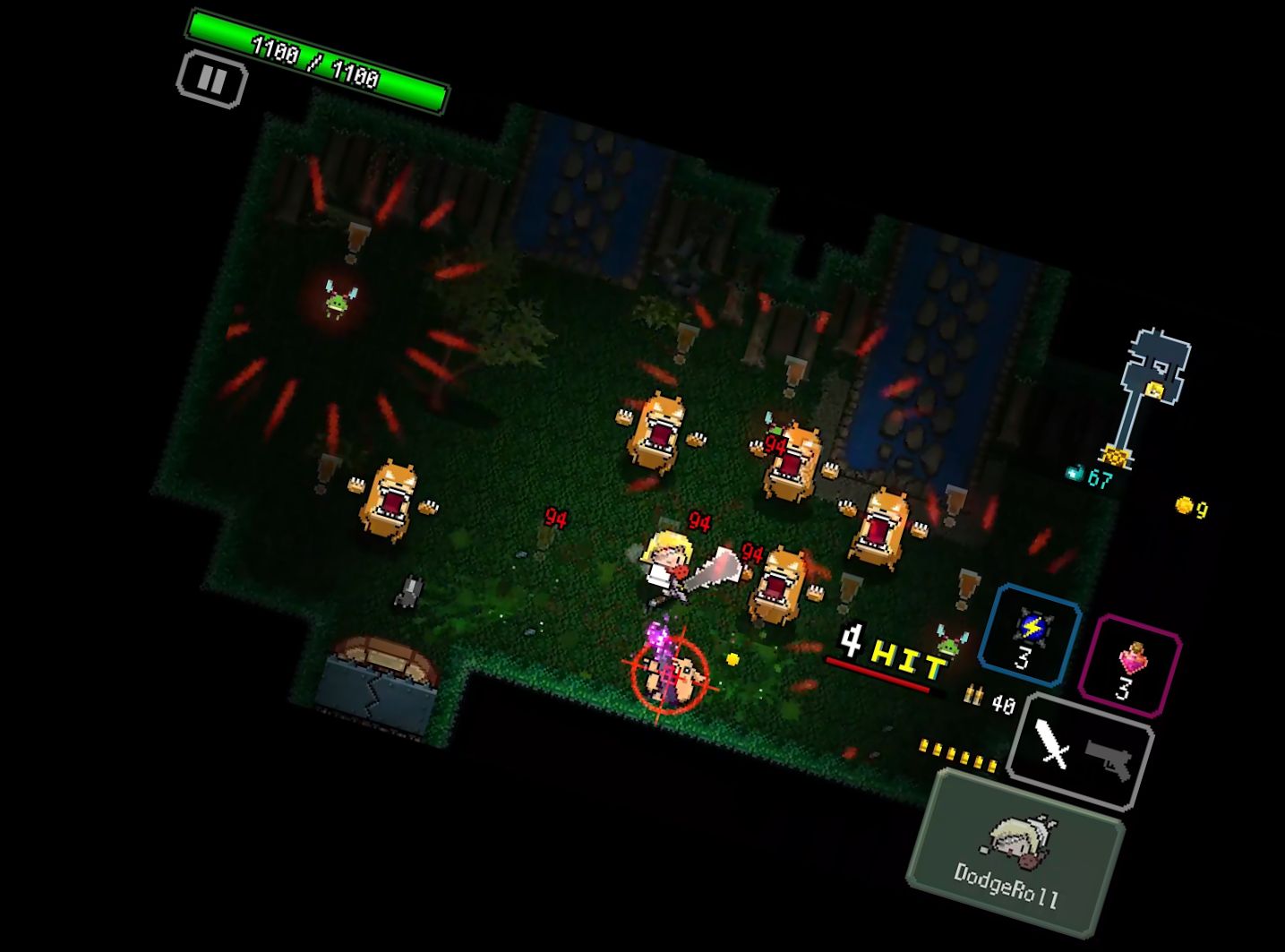The height and width of the screenshot is (952, 1285).
Task: Activate the DodgeRoll button
Action: (1015, 854)
